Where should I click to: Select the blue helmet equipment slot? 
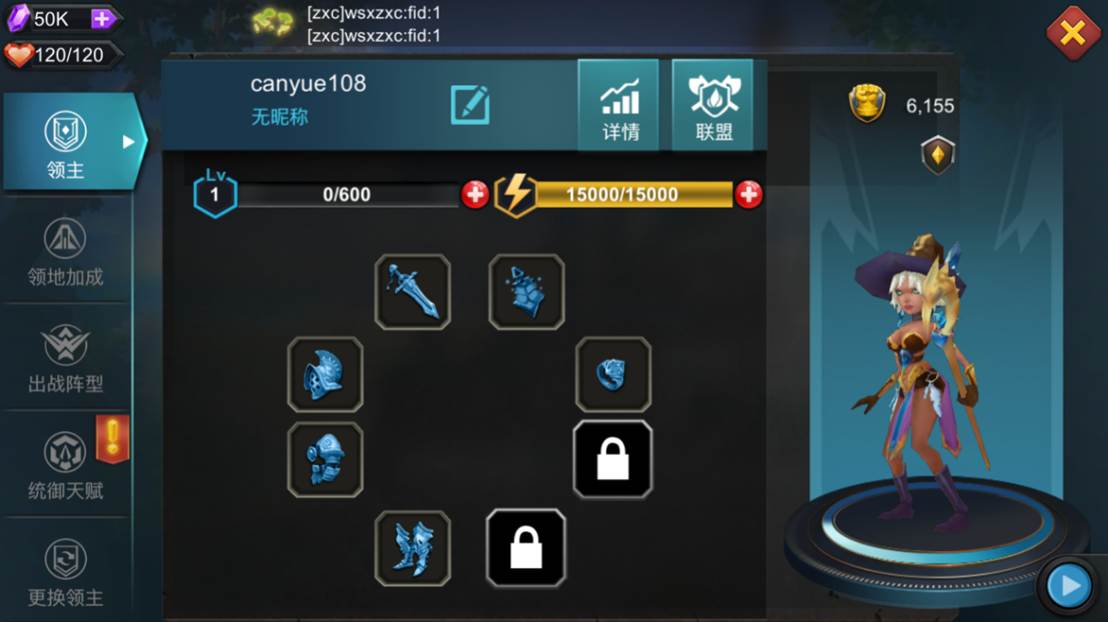325,374
